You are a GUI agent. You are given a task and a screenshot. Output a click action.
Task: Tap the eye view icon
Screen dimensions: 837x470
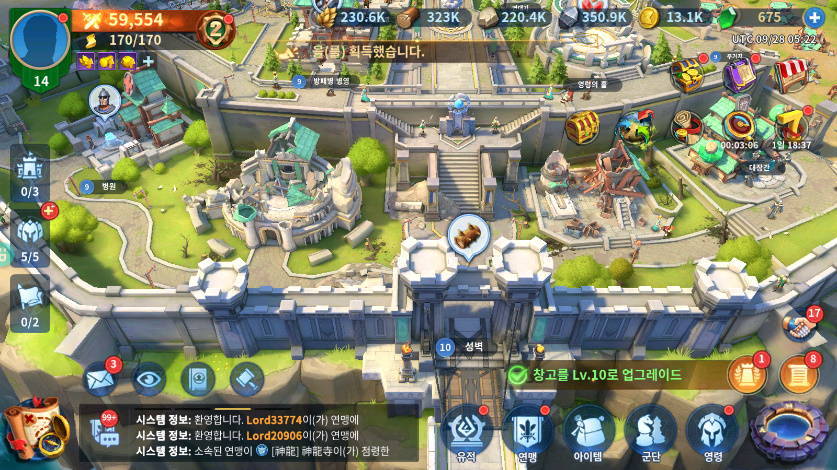[x=149, y=378]
